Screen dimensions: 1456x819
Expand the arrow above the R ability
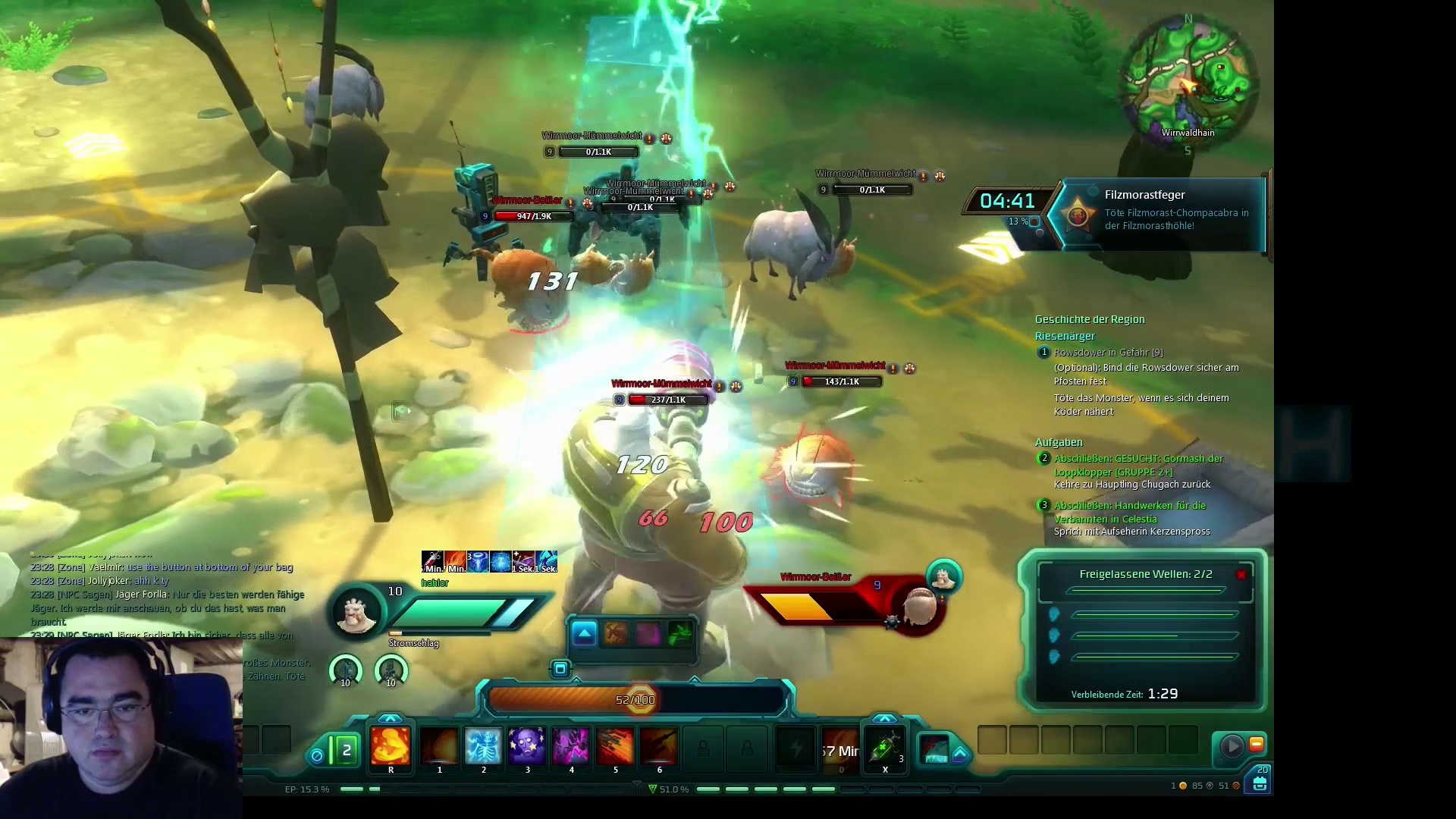point(390,718)
